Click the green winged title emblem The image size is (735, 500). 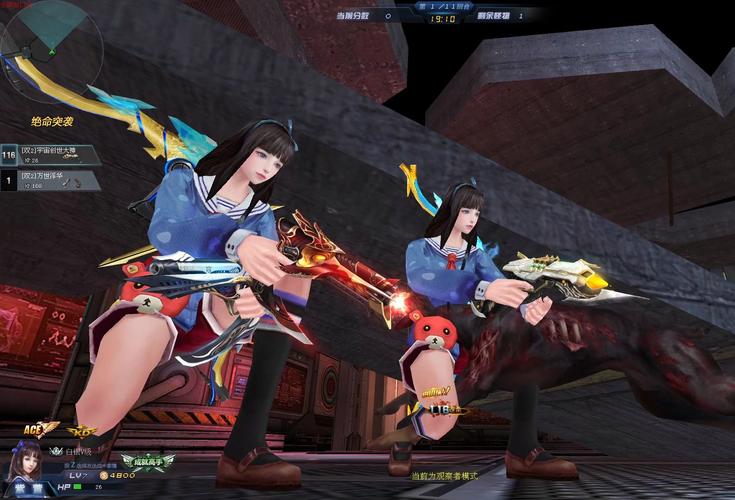click(x=148, y=461)
